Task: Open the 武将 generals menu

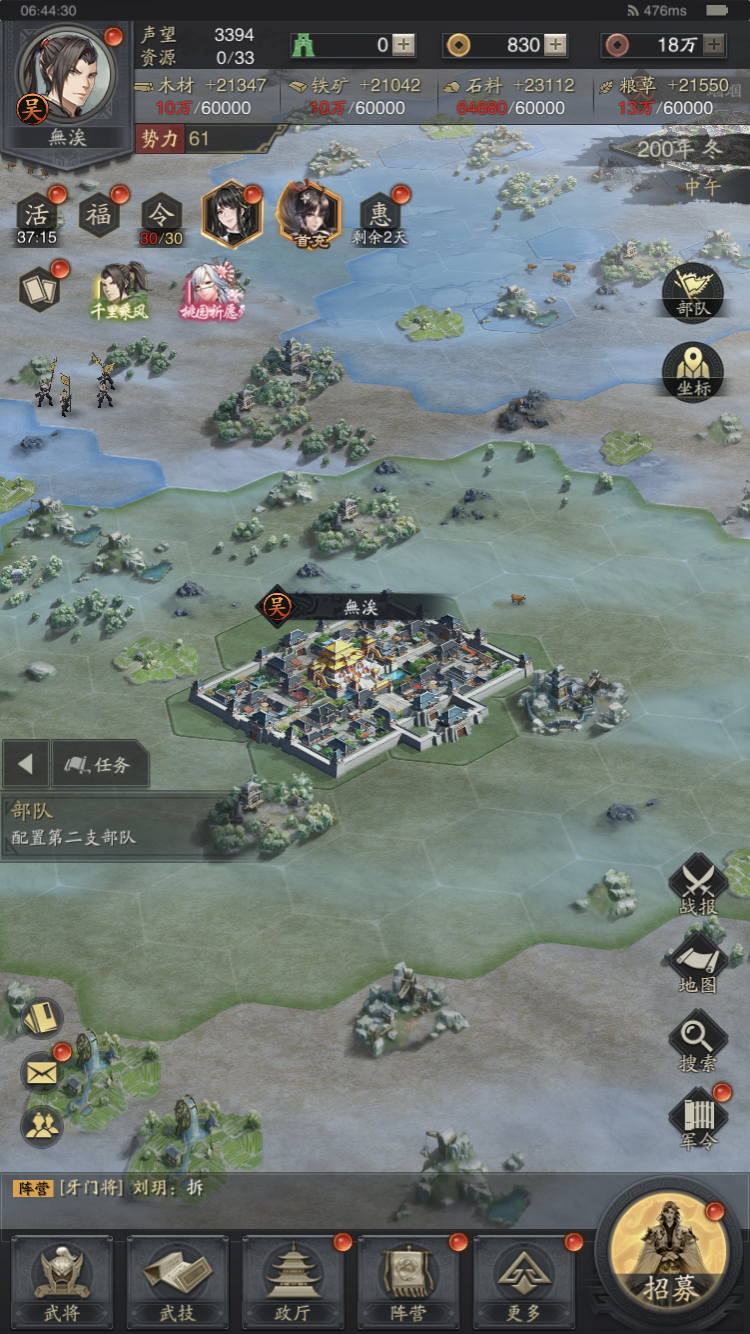Action: click(x=61, y=1282)
